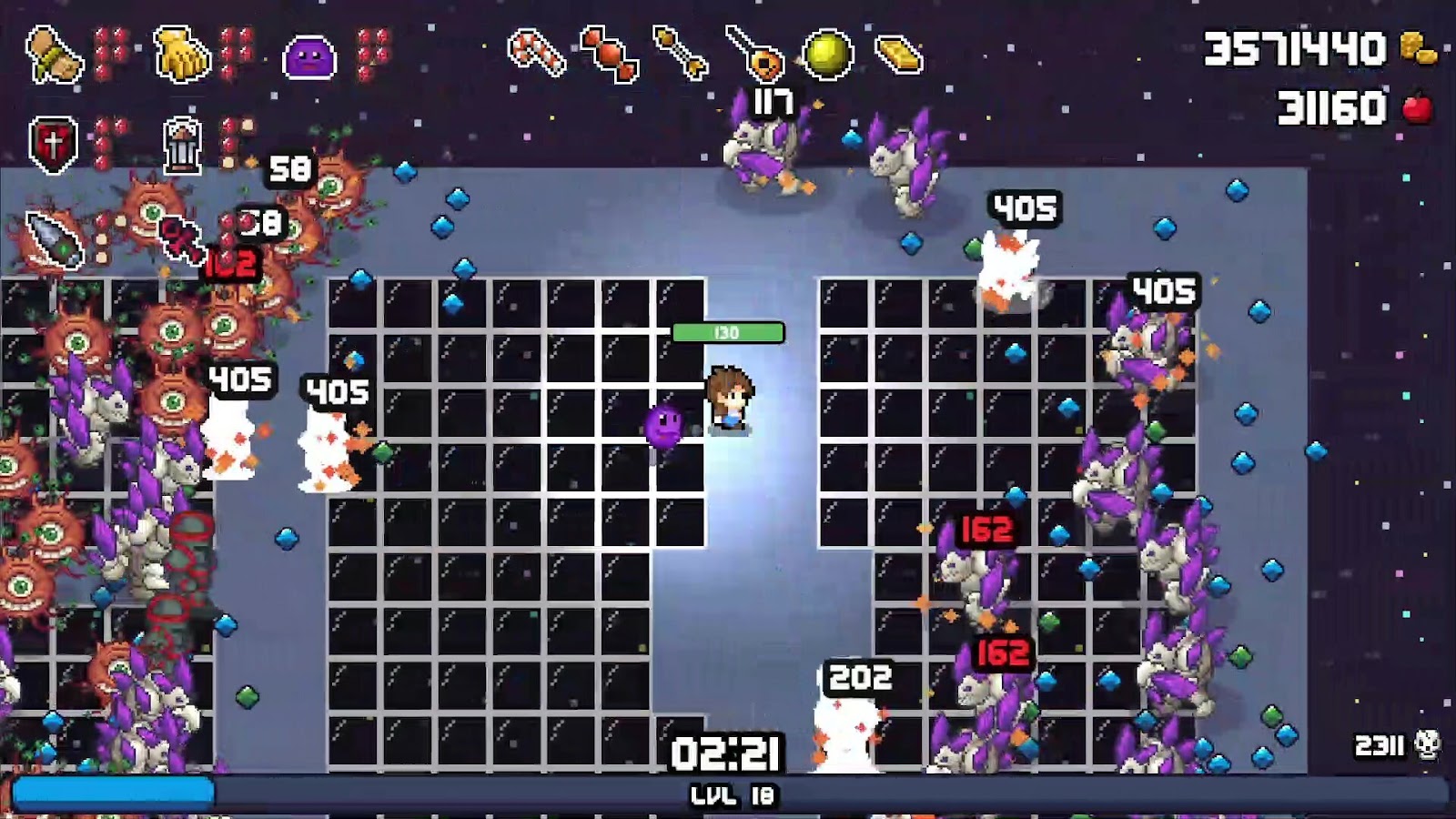The height and width of the screenshot is (819, 1456).
Task: Choose the red cross shield icon
Action: (x=53, y=144)
